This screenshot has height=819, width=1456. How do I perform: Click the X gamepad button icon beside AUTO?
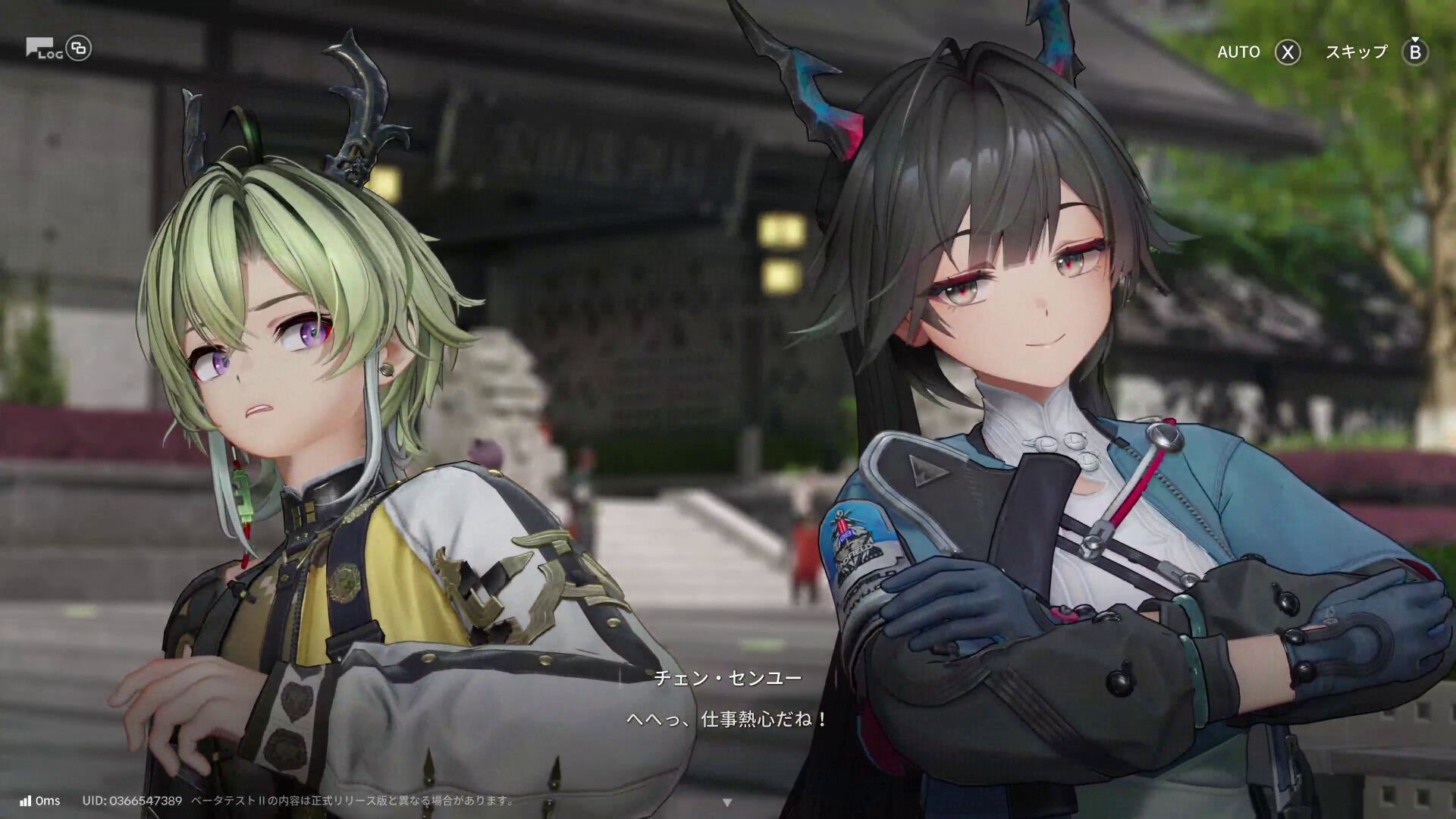(1287, 52)
